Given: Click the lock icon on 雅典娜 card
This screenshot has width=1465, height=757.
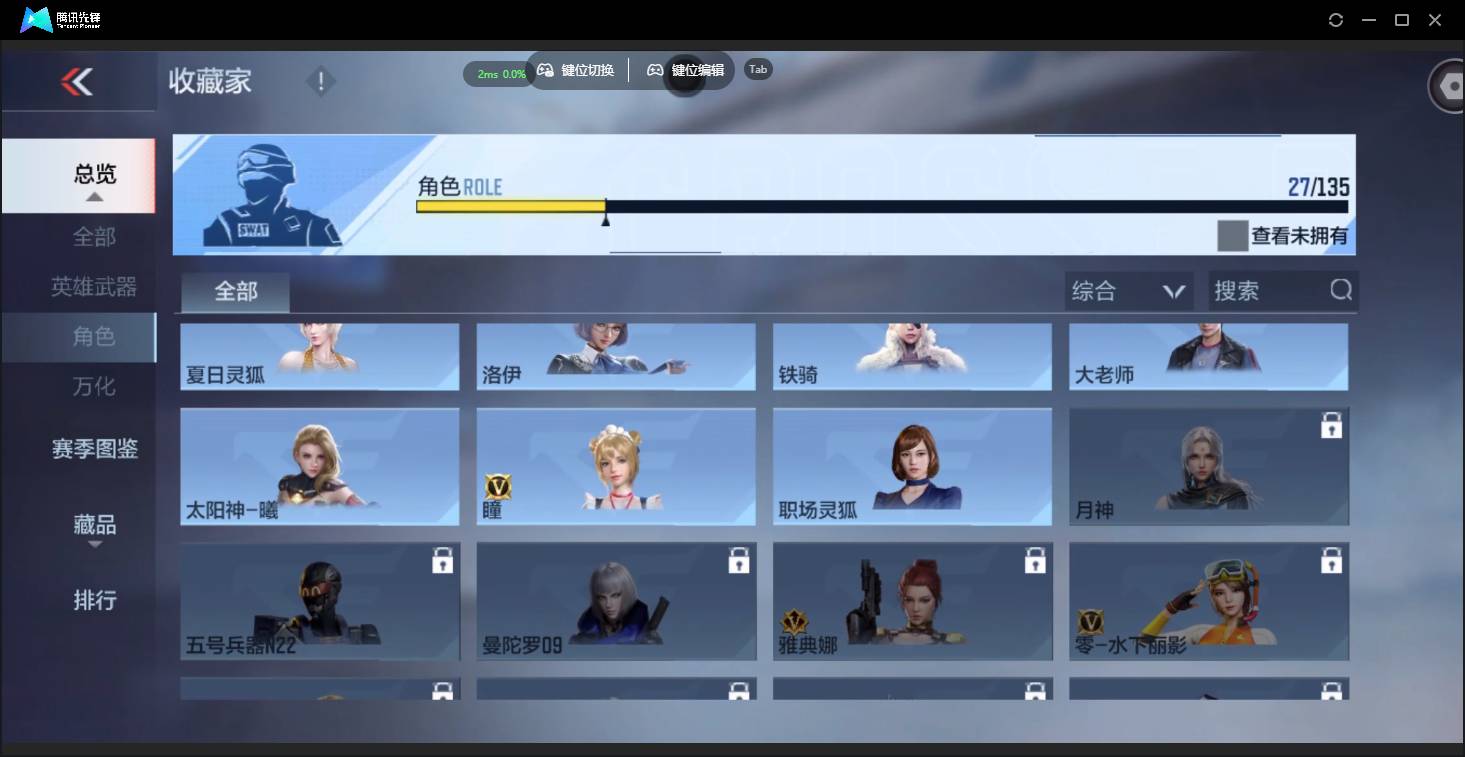Looking at the screenshot, I should coord(1034,560).
